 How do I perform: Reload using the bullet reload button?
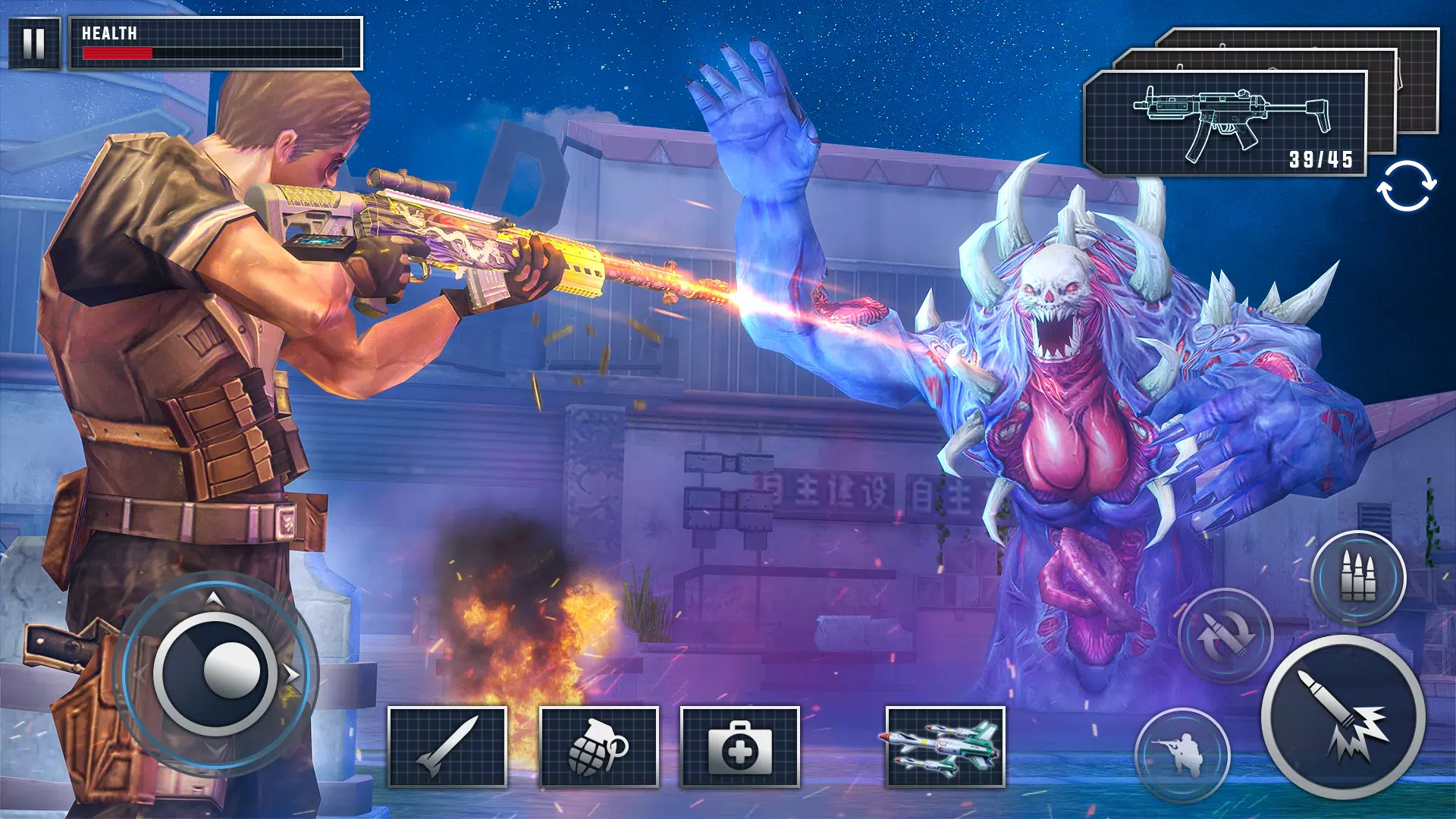click(x=1225, y=635)
